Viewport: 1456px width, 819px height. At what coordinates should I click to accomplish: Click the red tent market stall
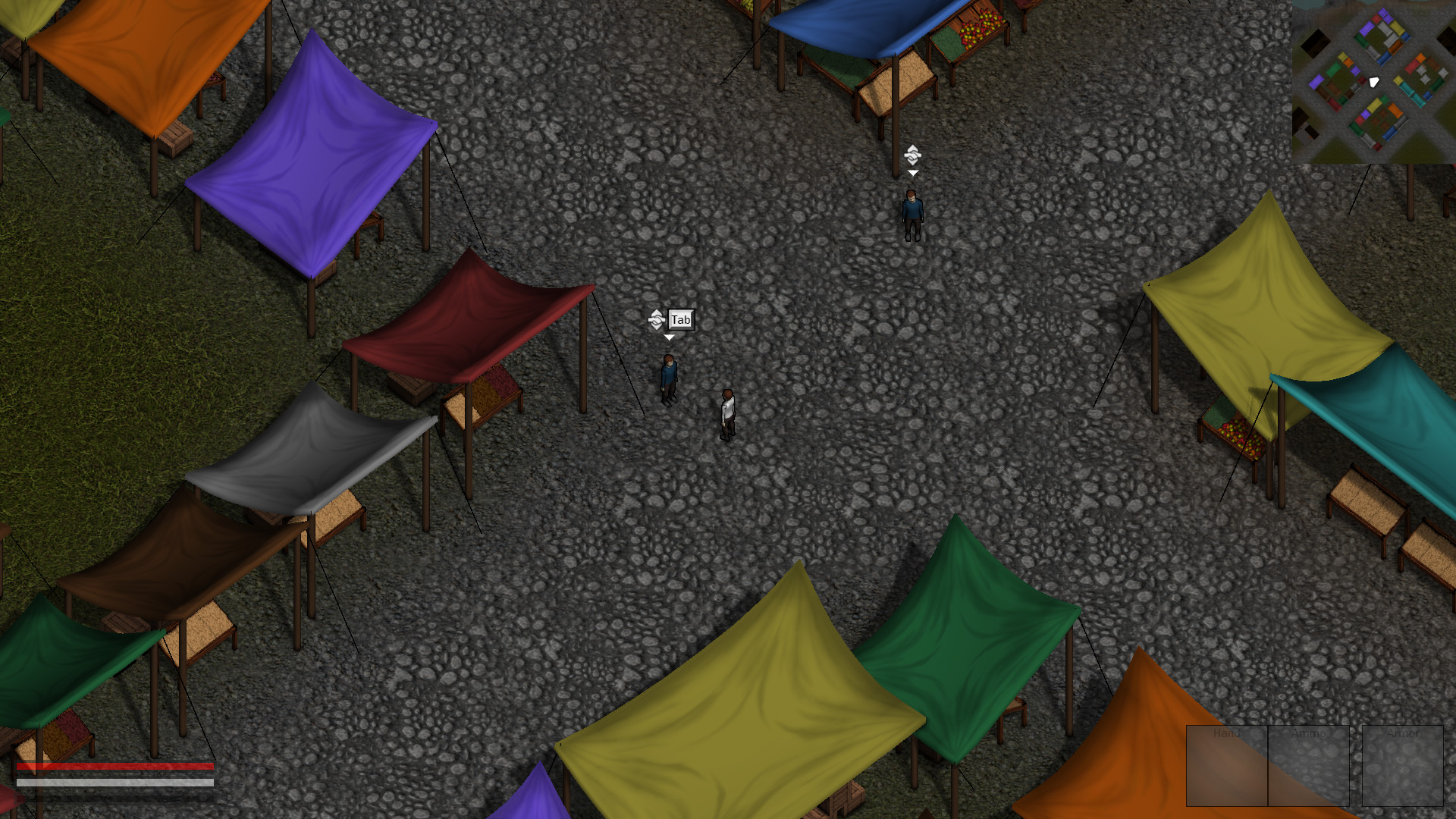point(470,326)
